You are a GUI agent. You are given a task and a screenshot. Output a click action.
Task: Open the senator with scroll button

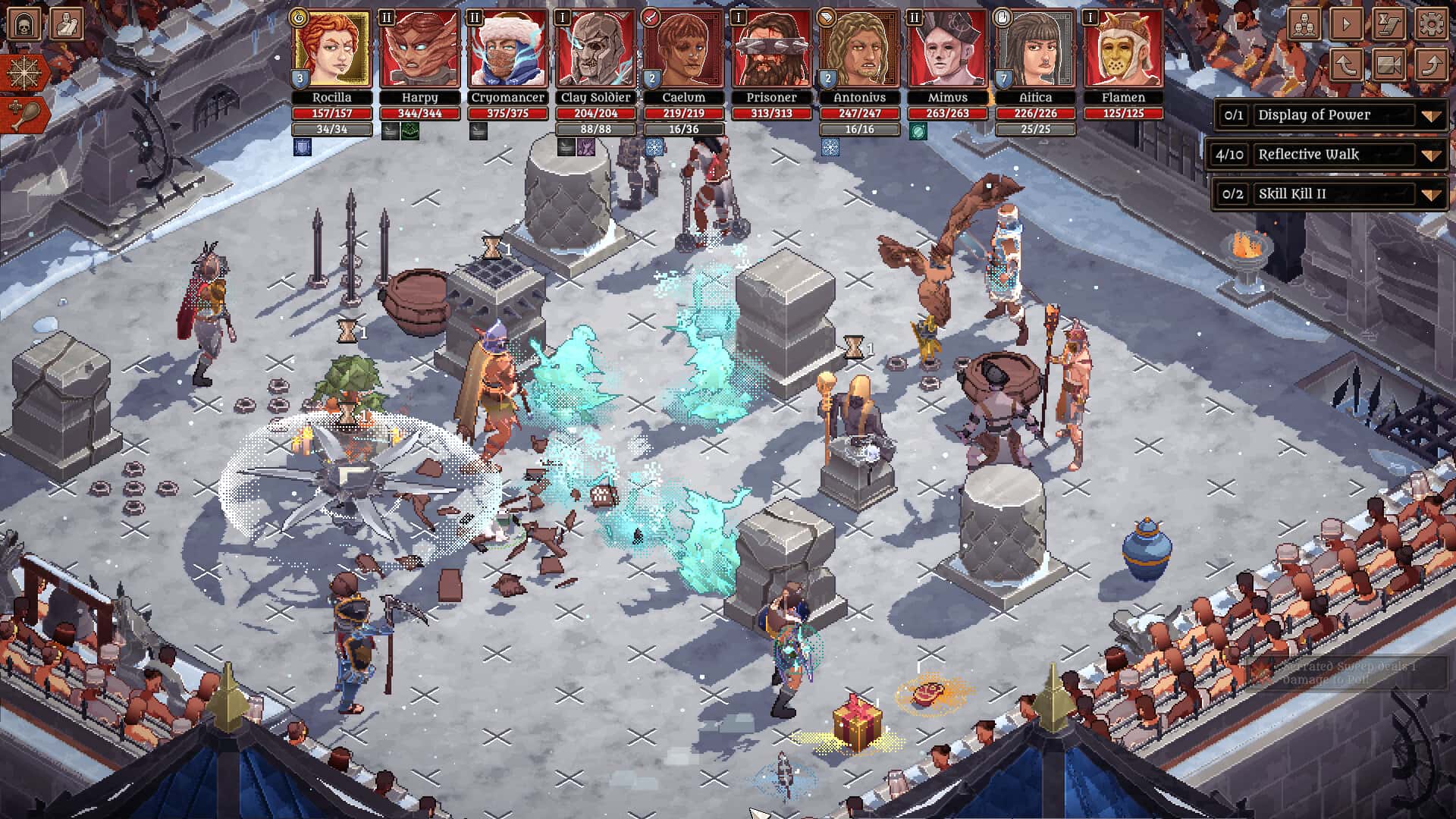67,24
